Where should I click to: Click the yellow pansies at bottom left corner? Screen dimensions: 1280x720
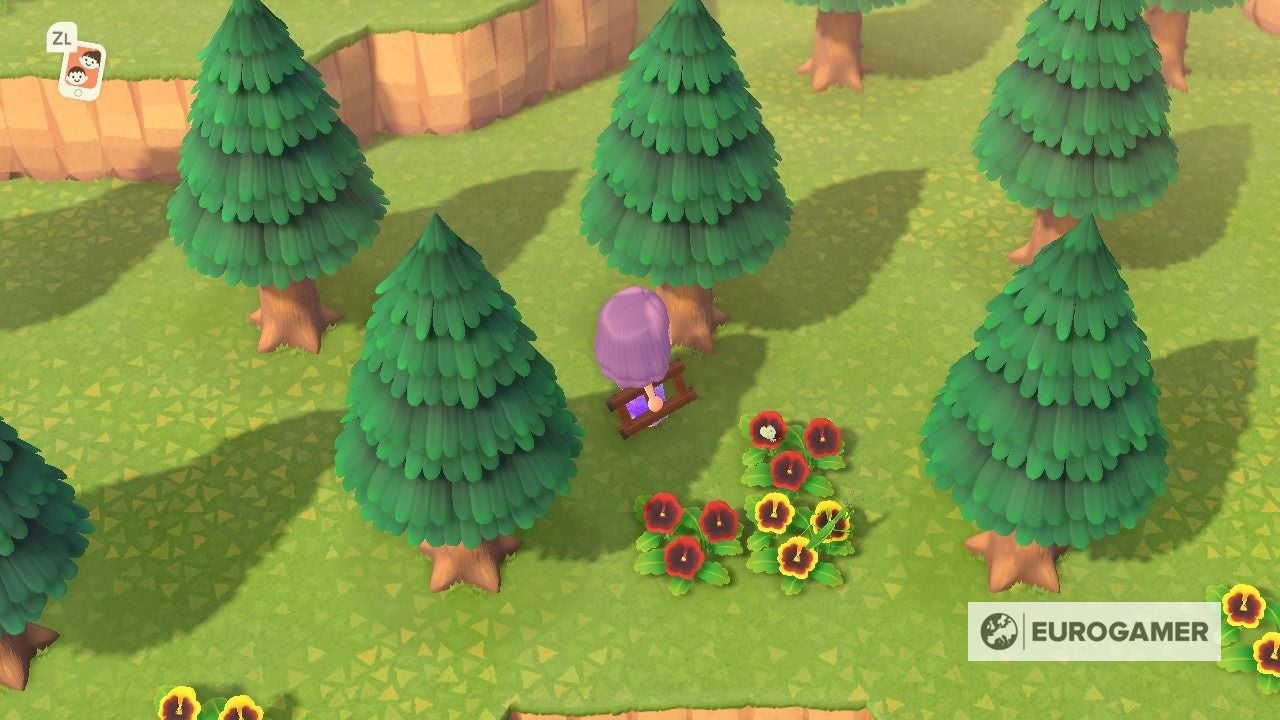coord(180,705)
